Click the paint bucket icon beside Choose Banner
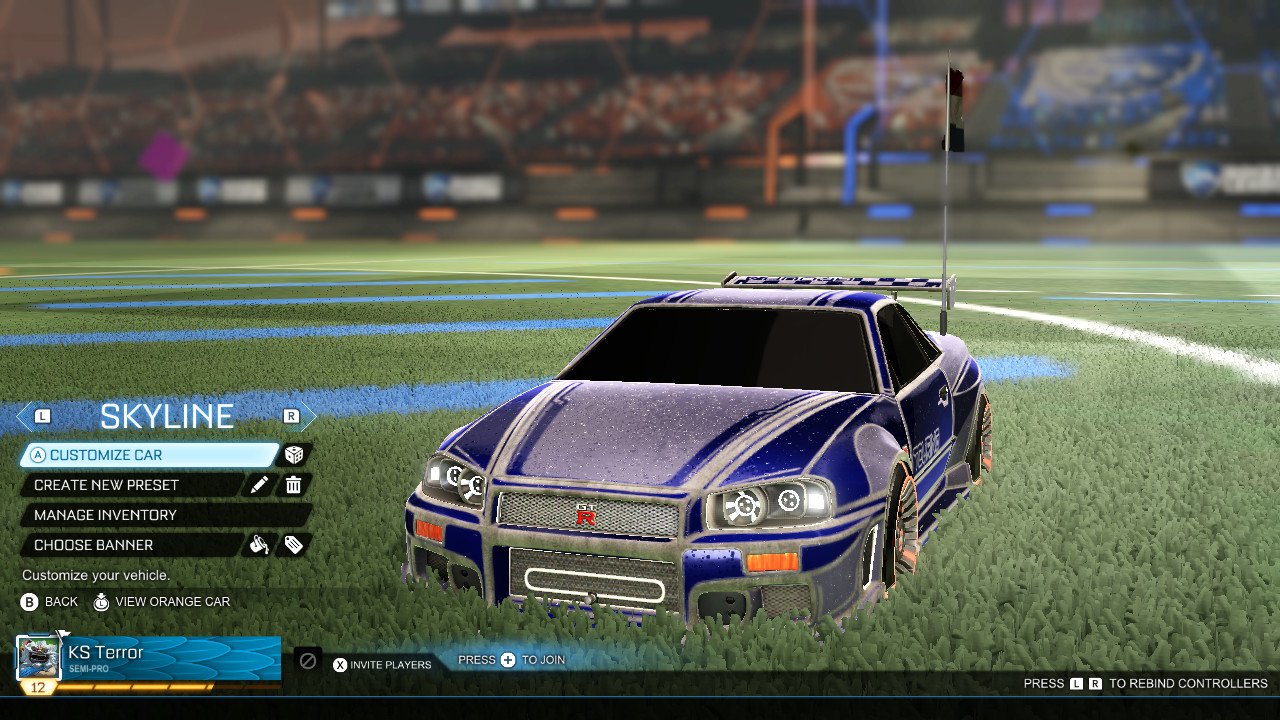Viewport: 1280px width, 720px height. (x=260, y=544)
